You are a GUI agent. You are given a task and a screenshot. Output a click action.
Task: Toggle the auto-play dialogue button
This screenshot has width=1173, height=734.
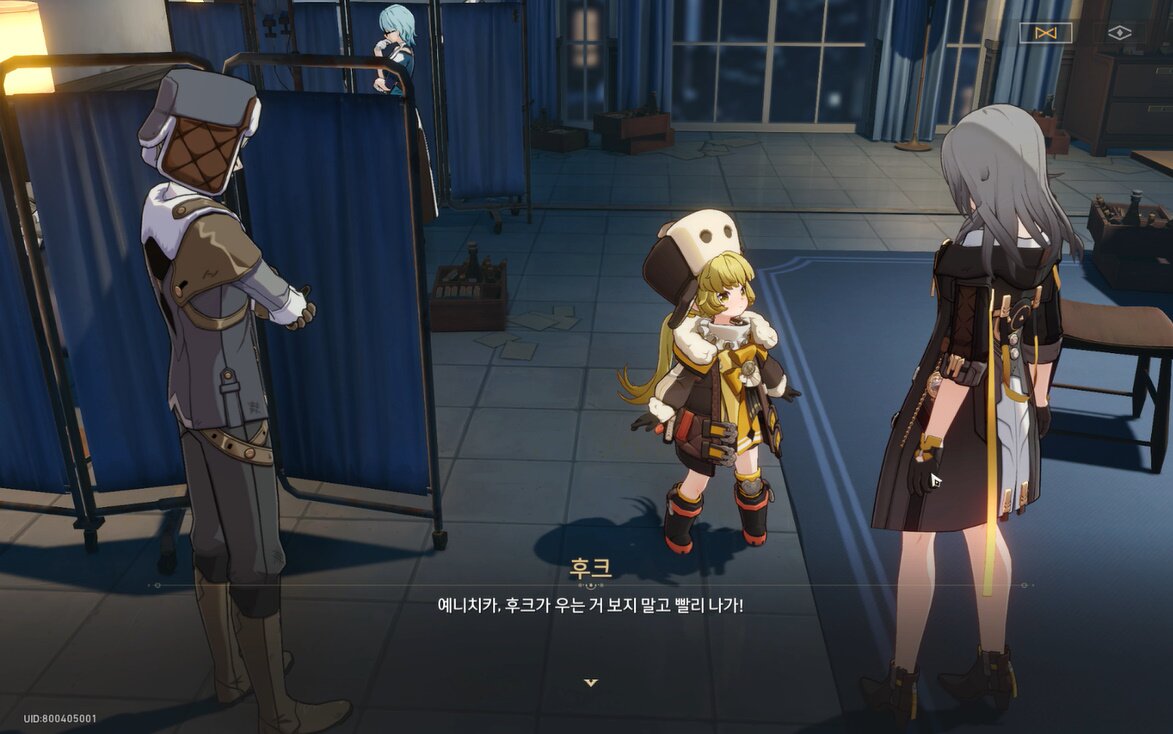1046,33
